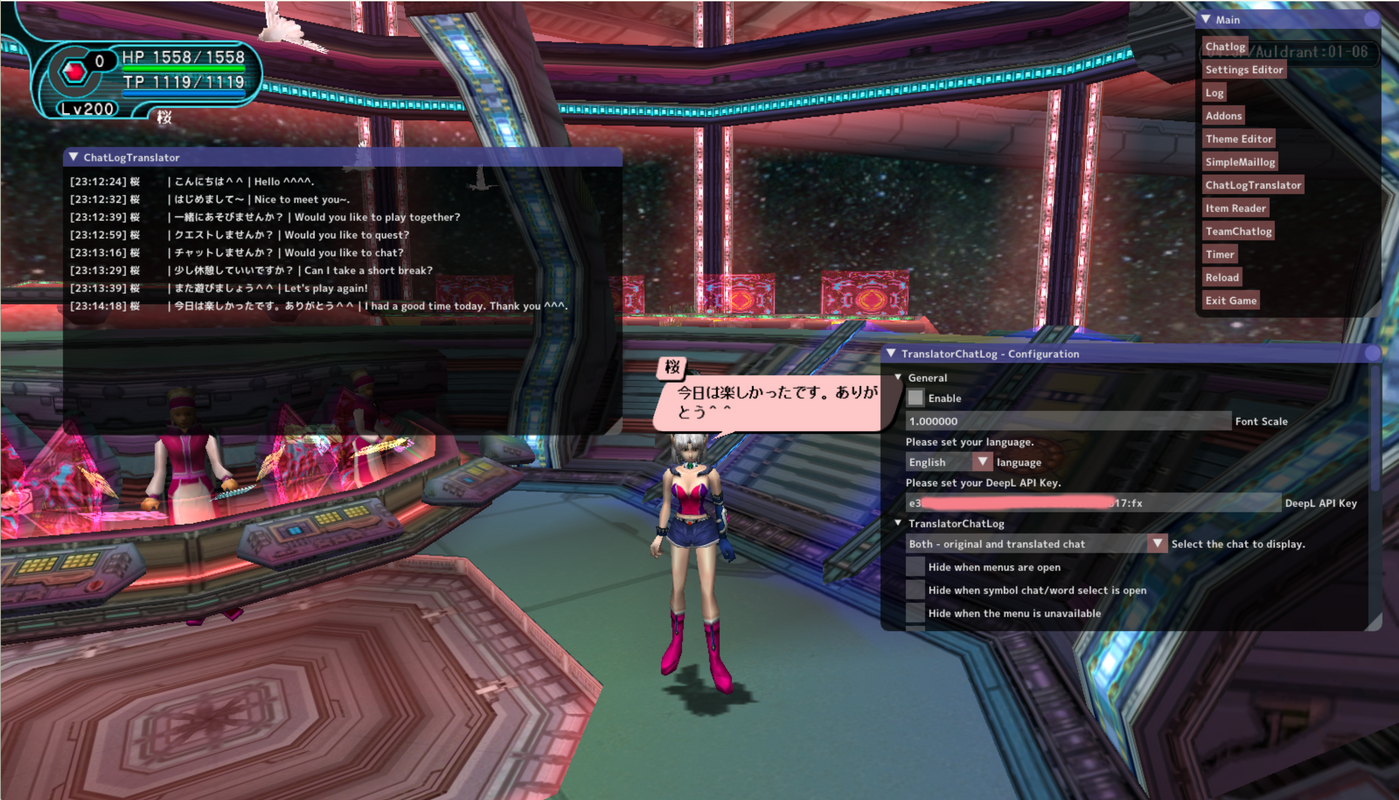The width and height of the screenshot is (1399, 800).
Task: Open the Item Reader addon
Action: pos(1235,208)
